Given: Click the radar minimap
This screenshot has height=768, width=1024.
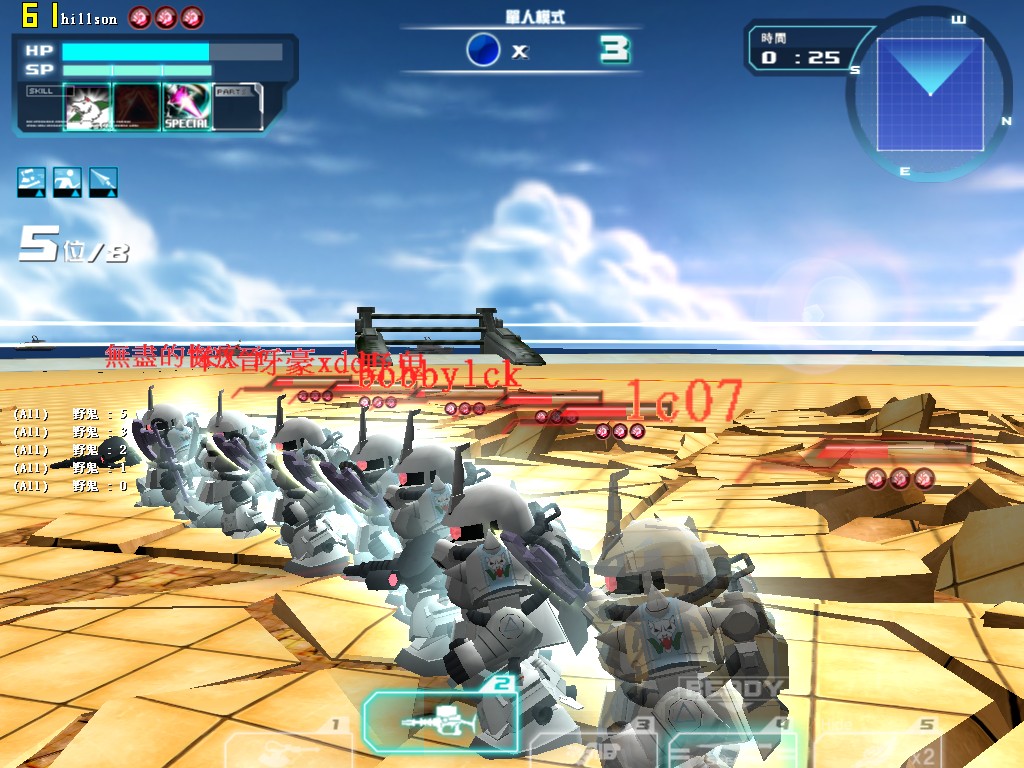Looking at the screenshot, I should coord(929,95).
